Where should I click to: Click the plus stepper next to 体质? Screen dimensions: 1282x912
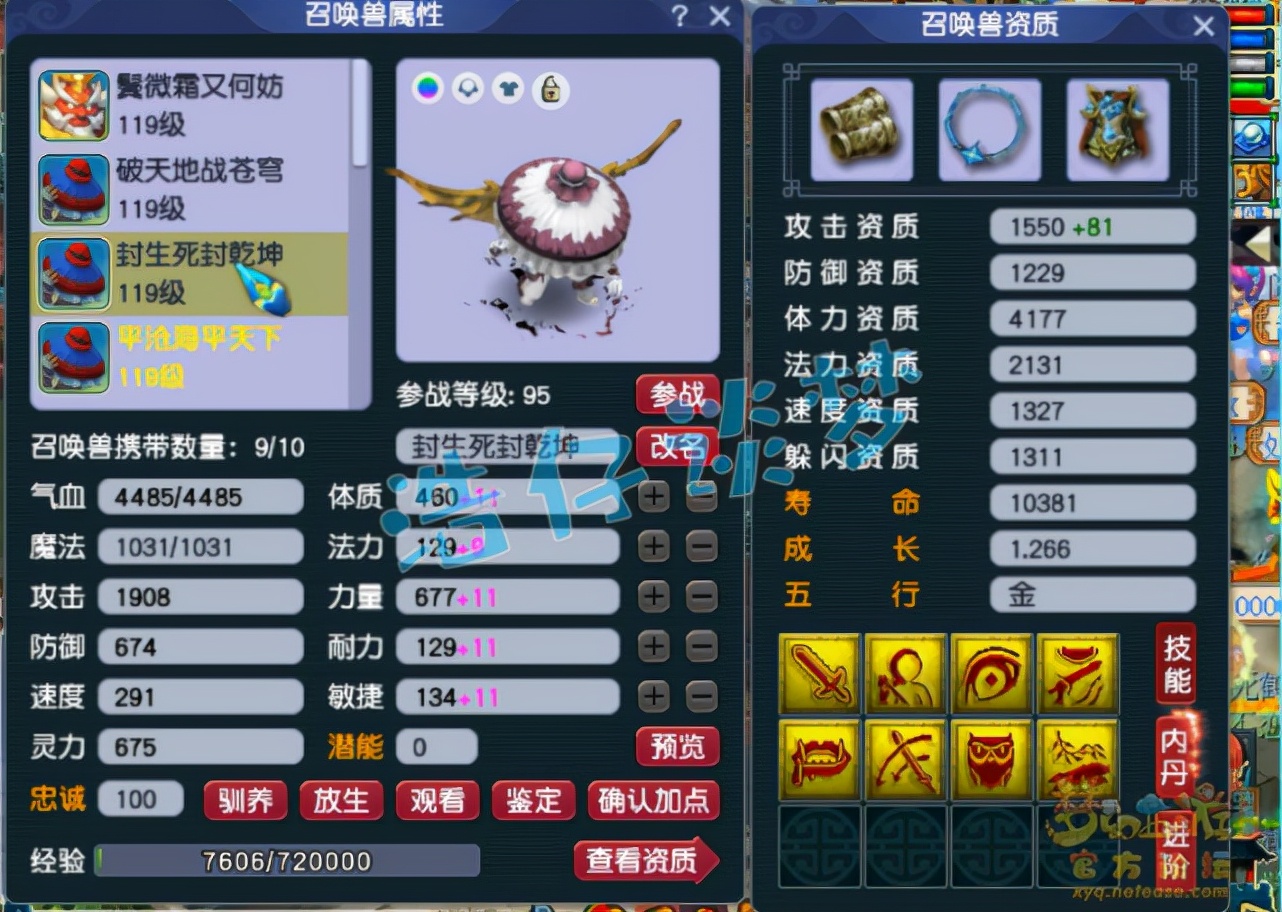click(653, 496)
